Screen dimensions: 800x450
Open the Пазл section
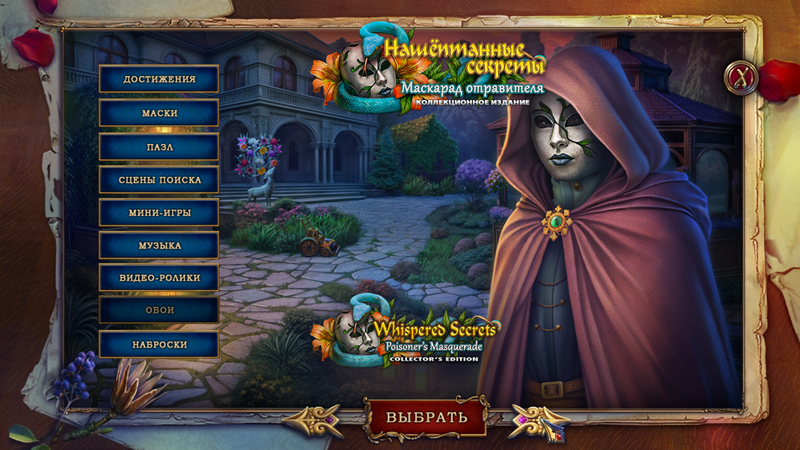[159, 146]
